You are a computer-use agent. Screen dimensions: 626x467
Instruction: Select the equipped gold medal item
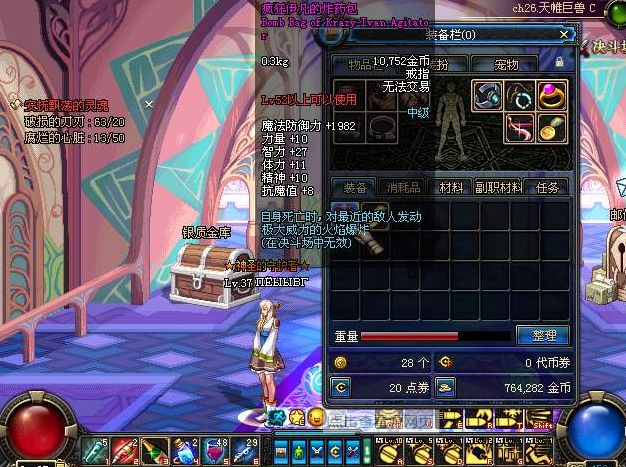click(x=552, y=127)
